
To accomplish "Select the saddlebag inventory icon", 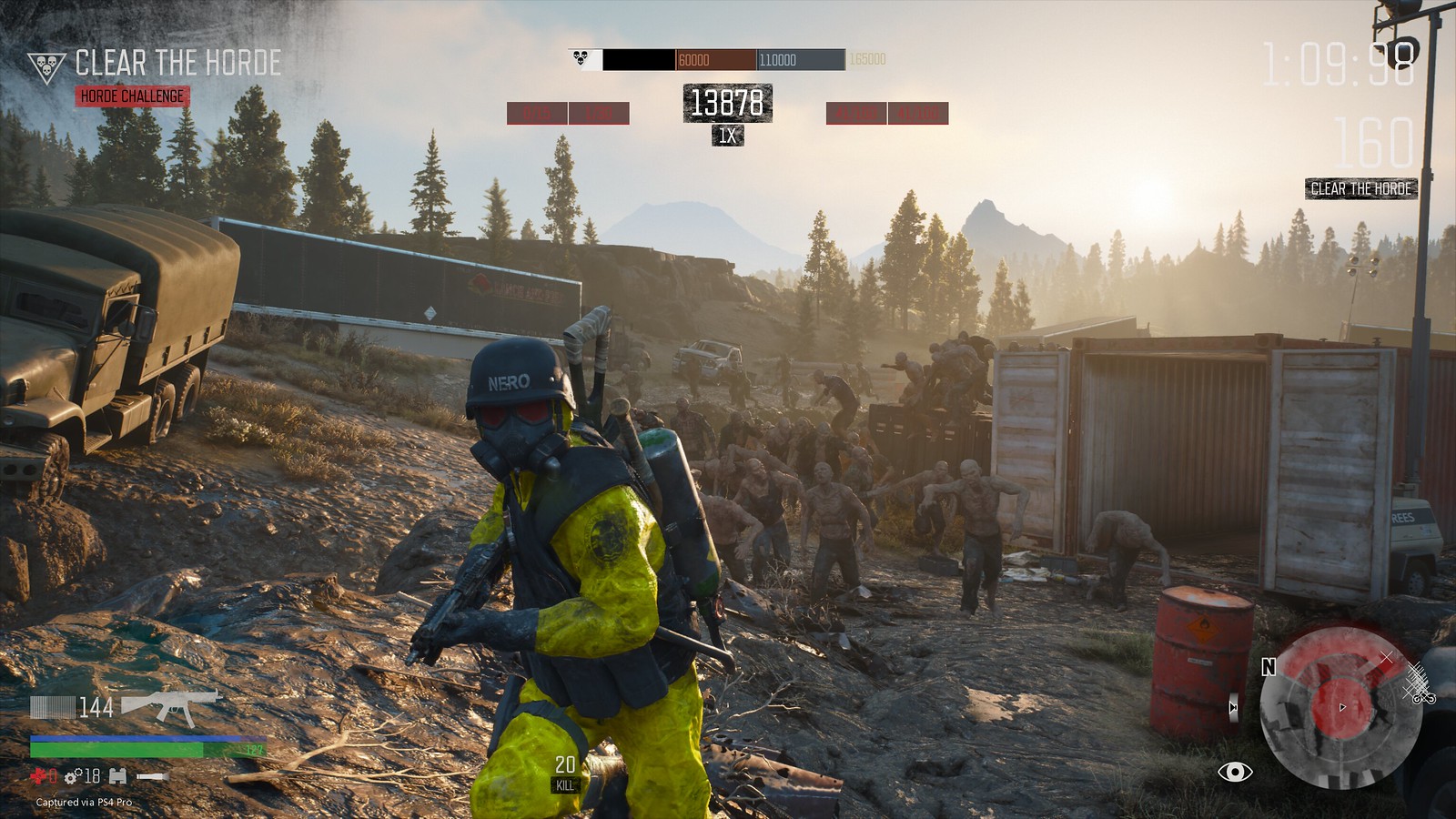I will click(117, 777).
